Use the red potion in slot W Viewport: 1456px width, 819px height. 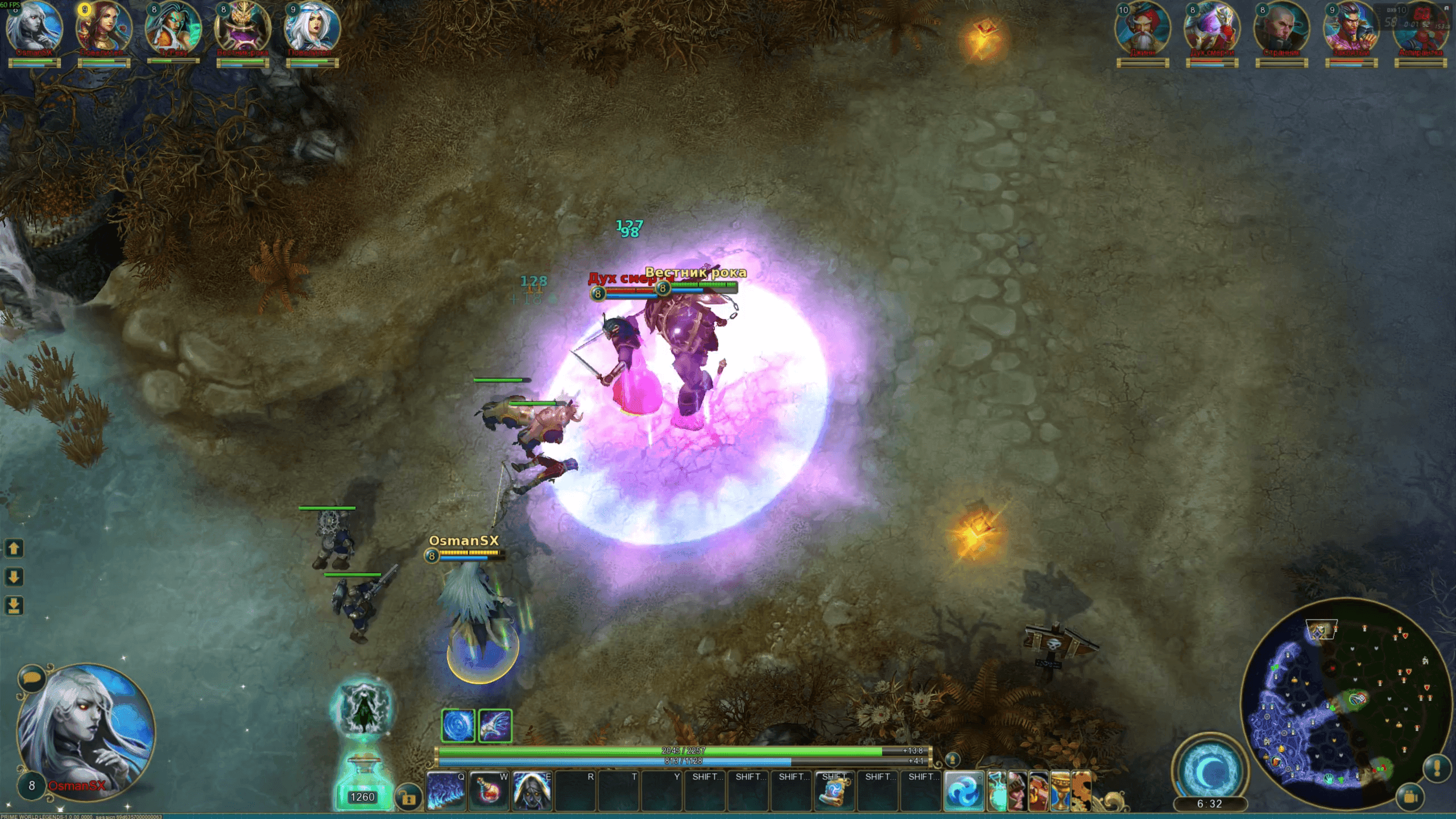489,791
